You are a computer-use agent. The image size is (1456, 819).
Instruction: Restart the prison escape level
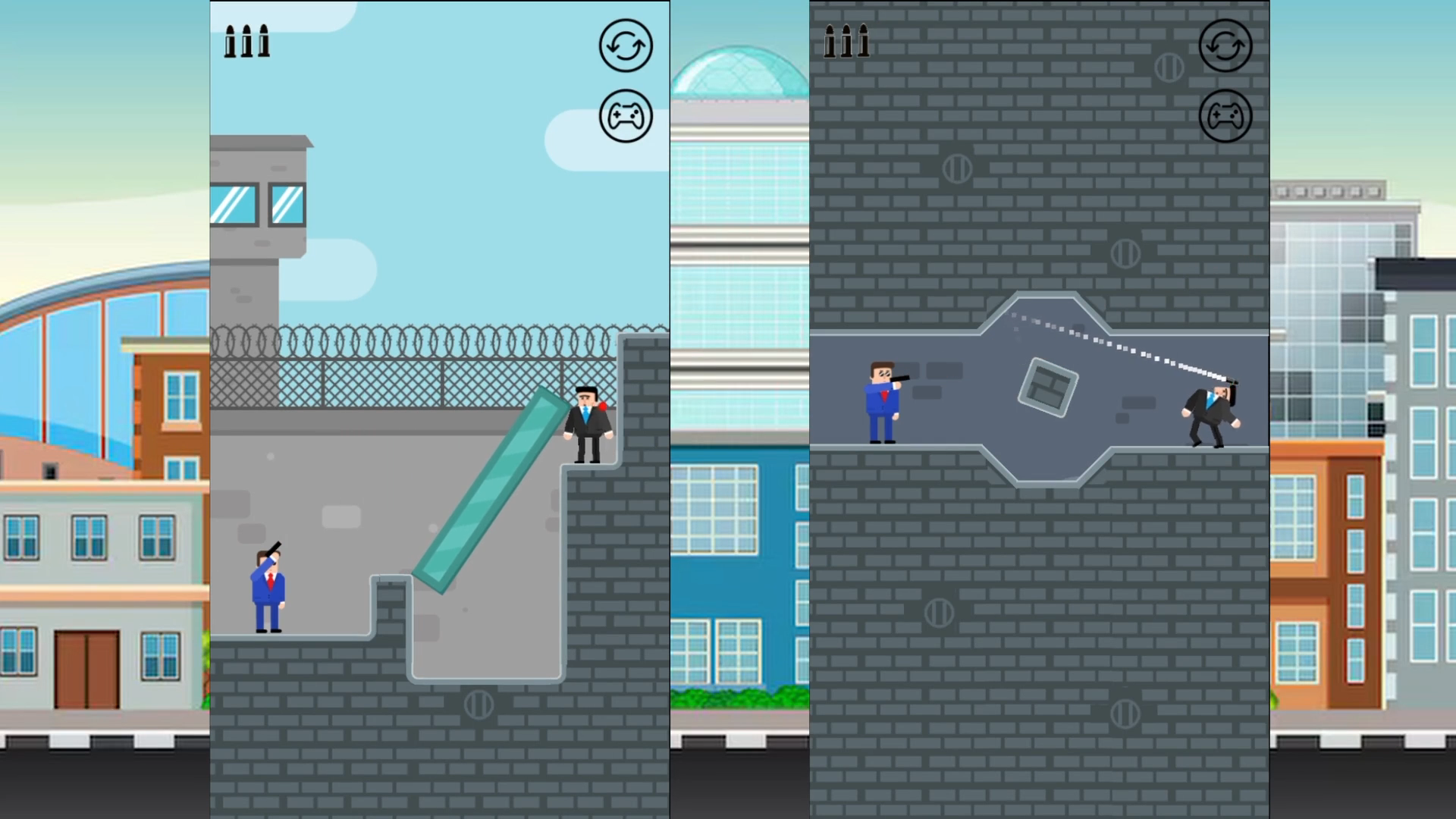626,45
